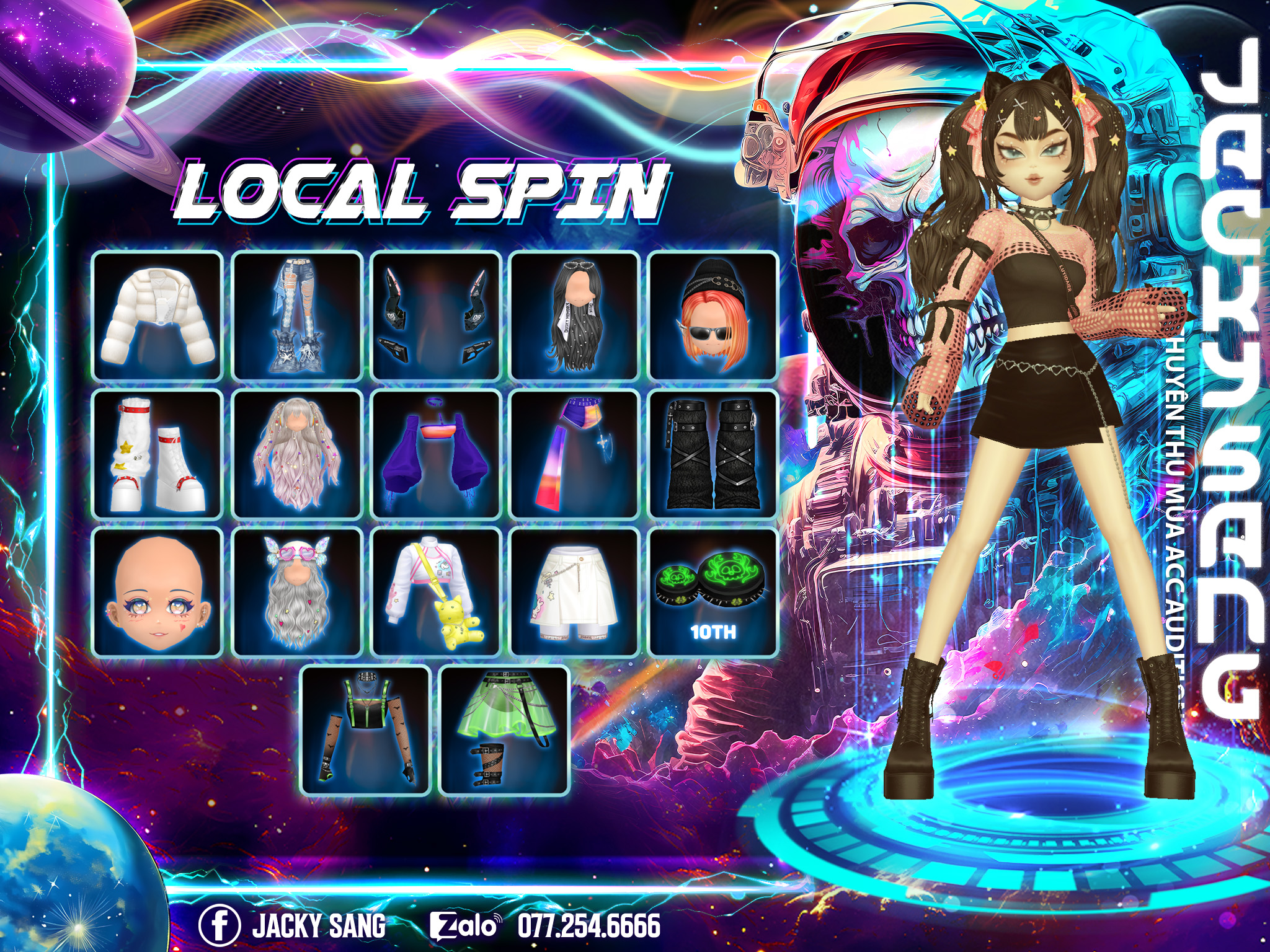Choose the white platform boots tile
The width and height of the screenshot is (1270, 952).
click(158, 455)
